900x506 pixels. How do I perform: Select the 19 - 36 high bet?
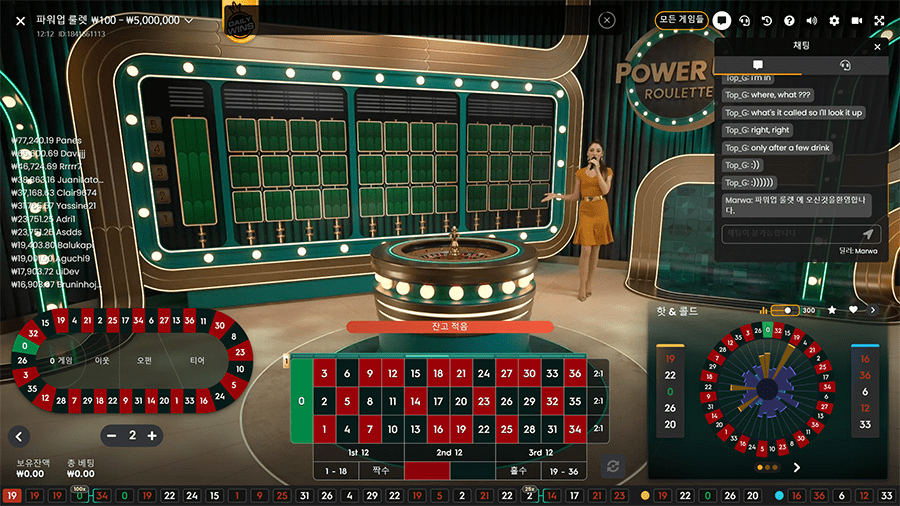tap(564, 470)
